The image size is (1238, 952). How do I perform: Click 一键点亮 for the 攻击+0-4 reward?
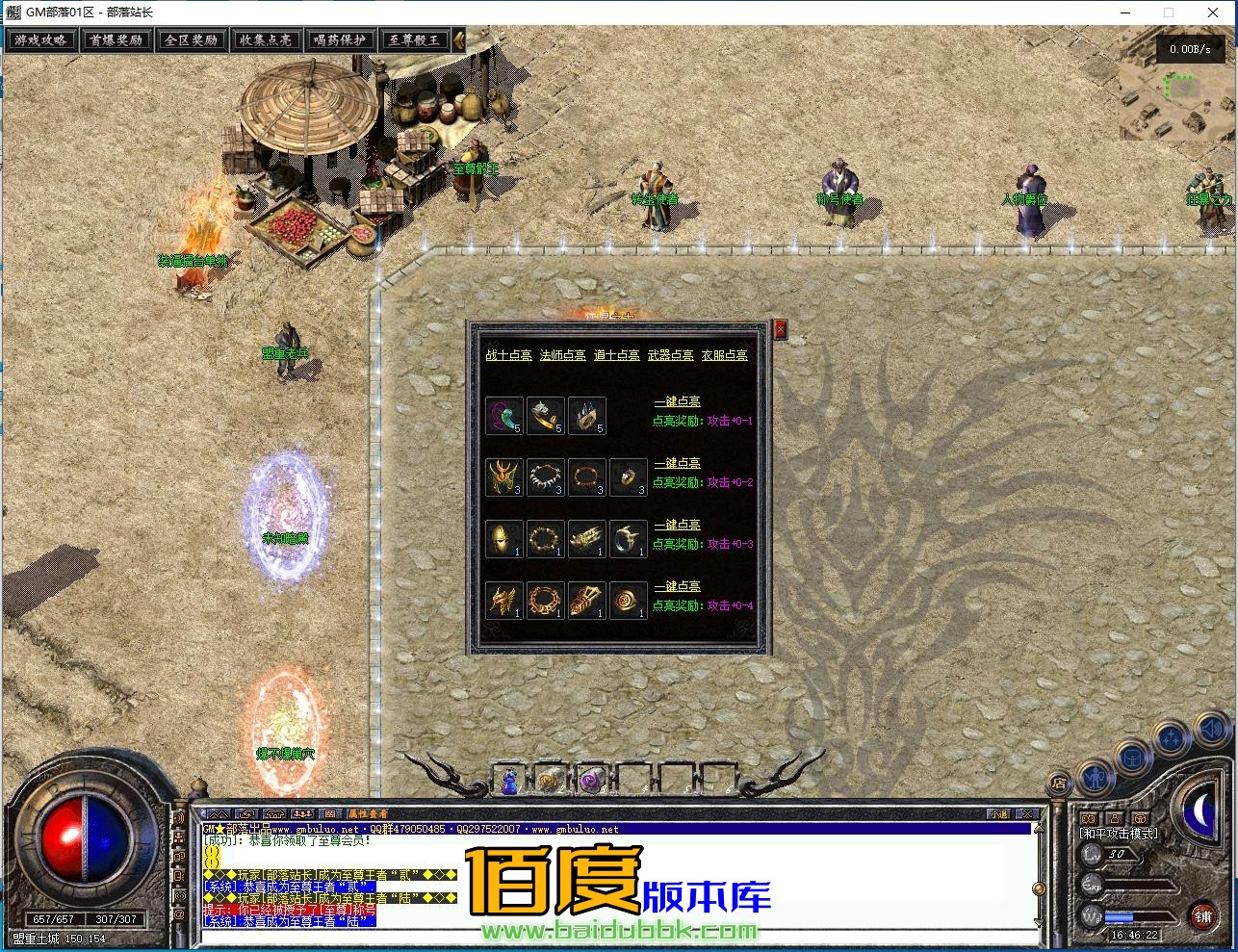click(677, 586)
